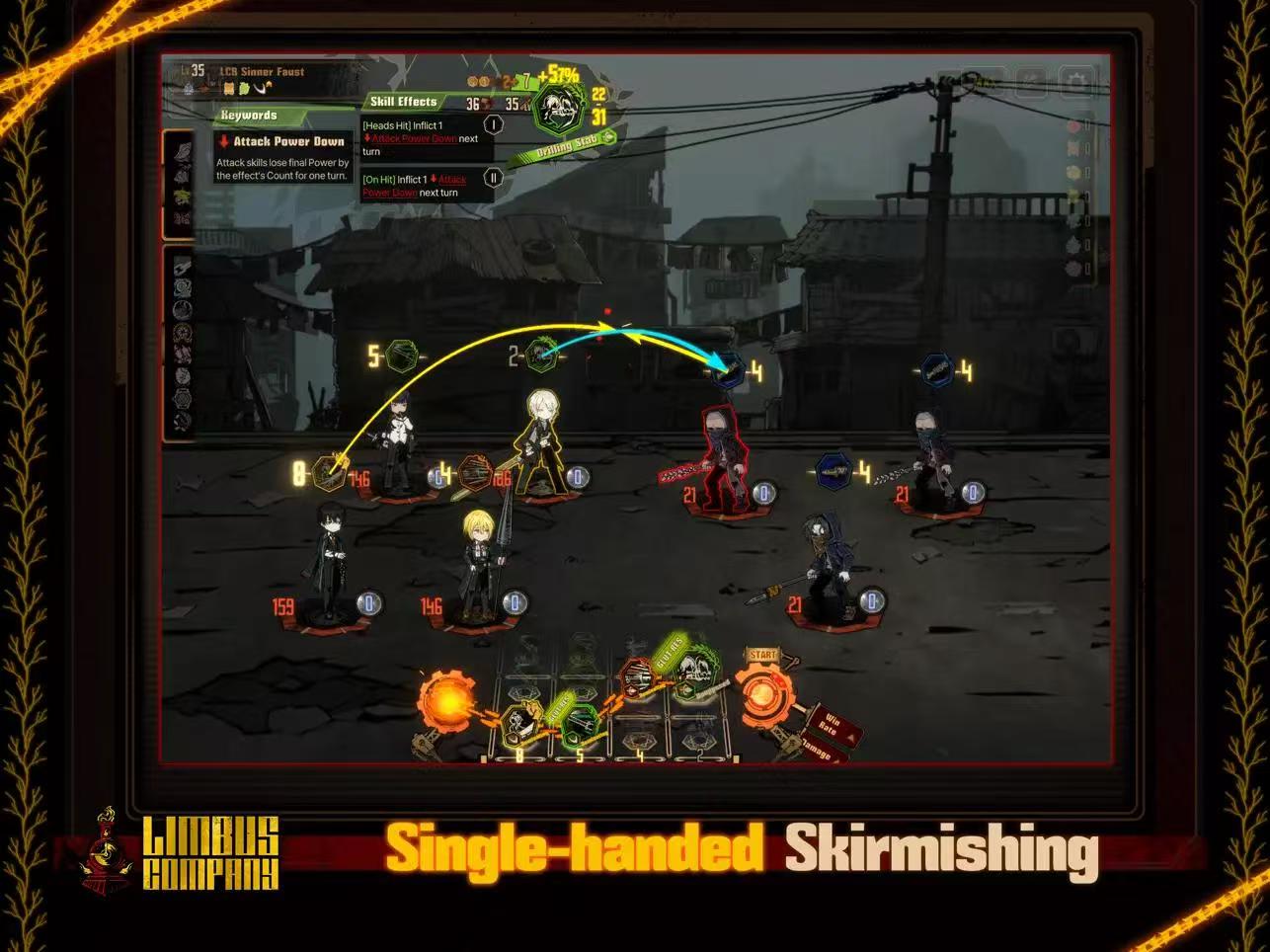1270x952 pixels.
Task: Click the yellow skill slot numbered 8 on the field
Action: click(327, 473)
